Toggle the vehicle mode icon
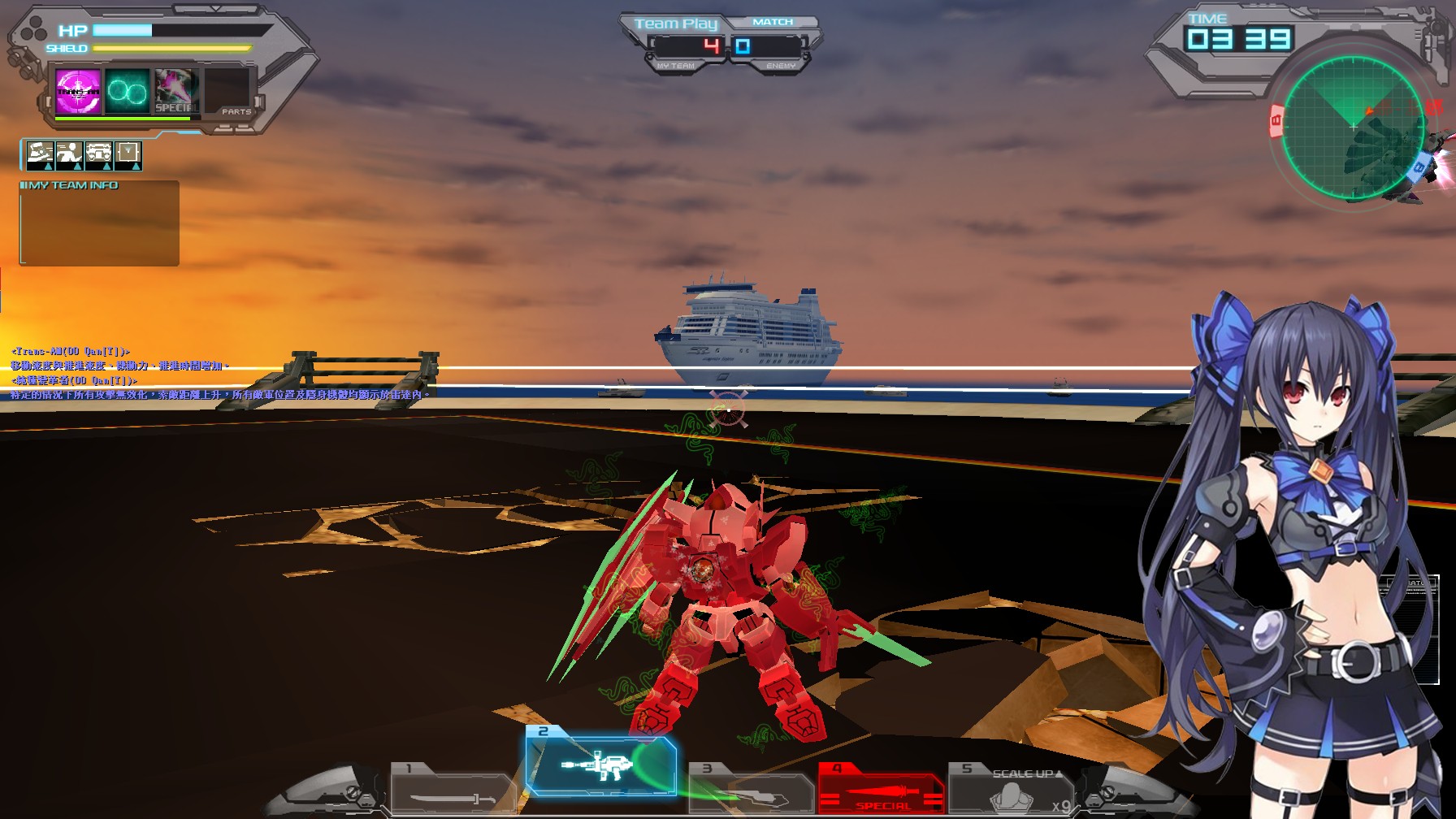Image resolution: width=1456 pixels, height=819 pixels. coord(98,152)
